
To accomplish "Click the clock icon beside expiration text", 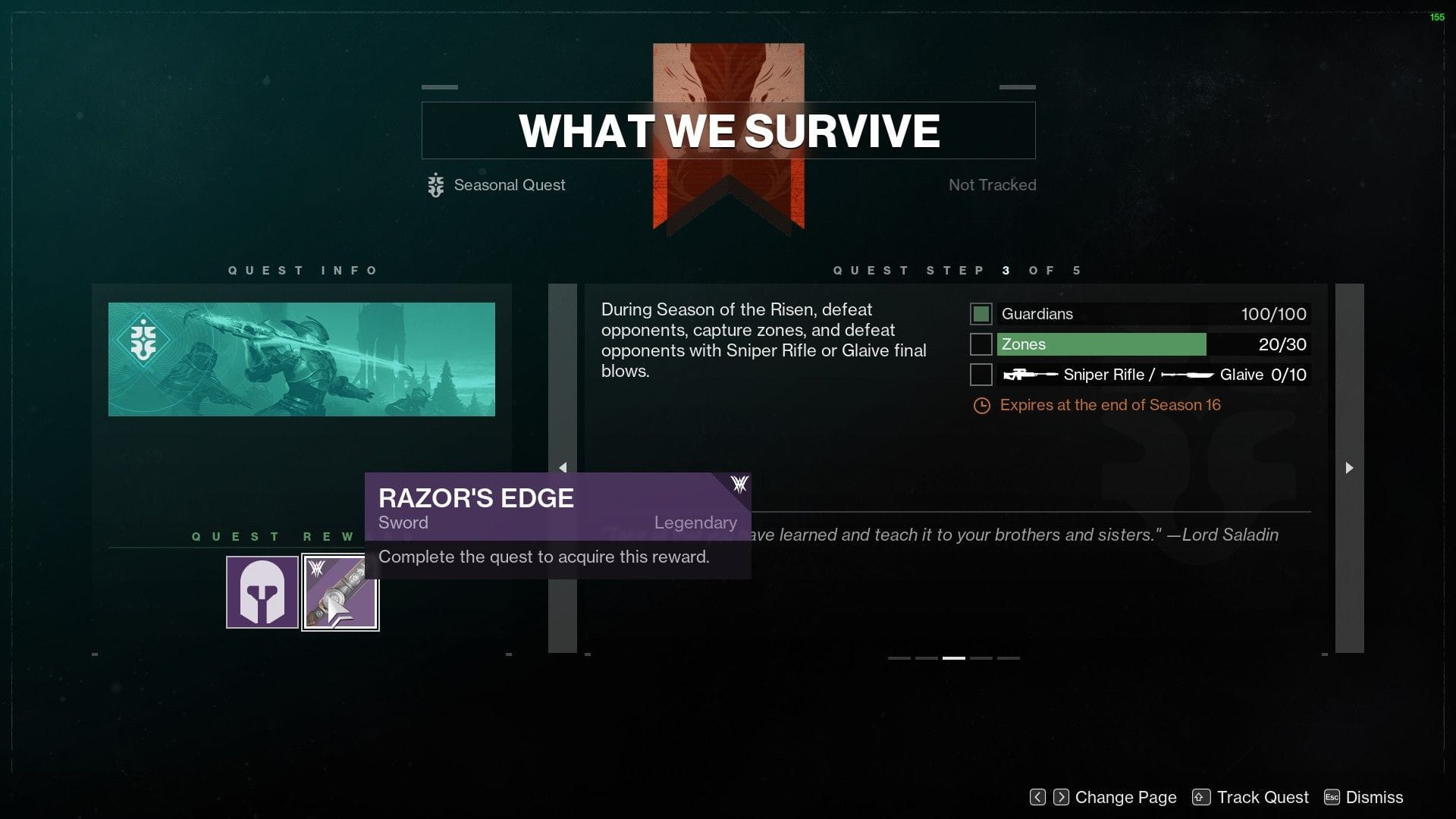I will coord(982,405).
